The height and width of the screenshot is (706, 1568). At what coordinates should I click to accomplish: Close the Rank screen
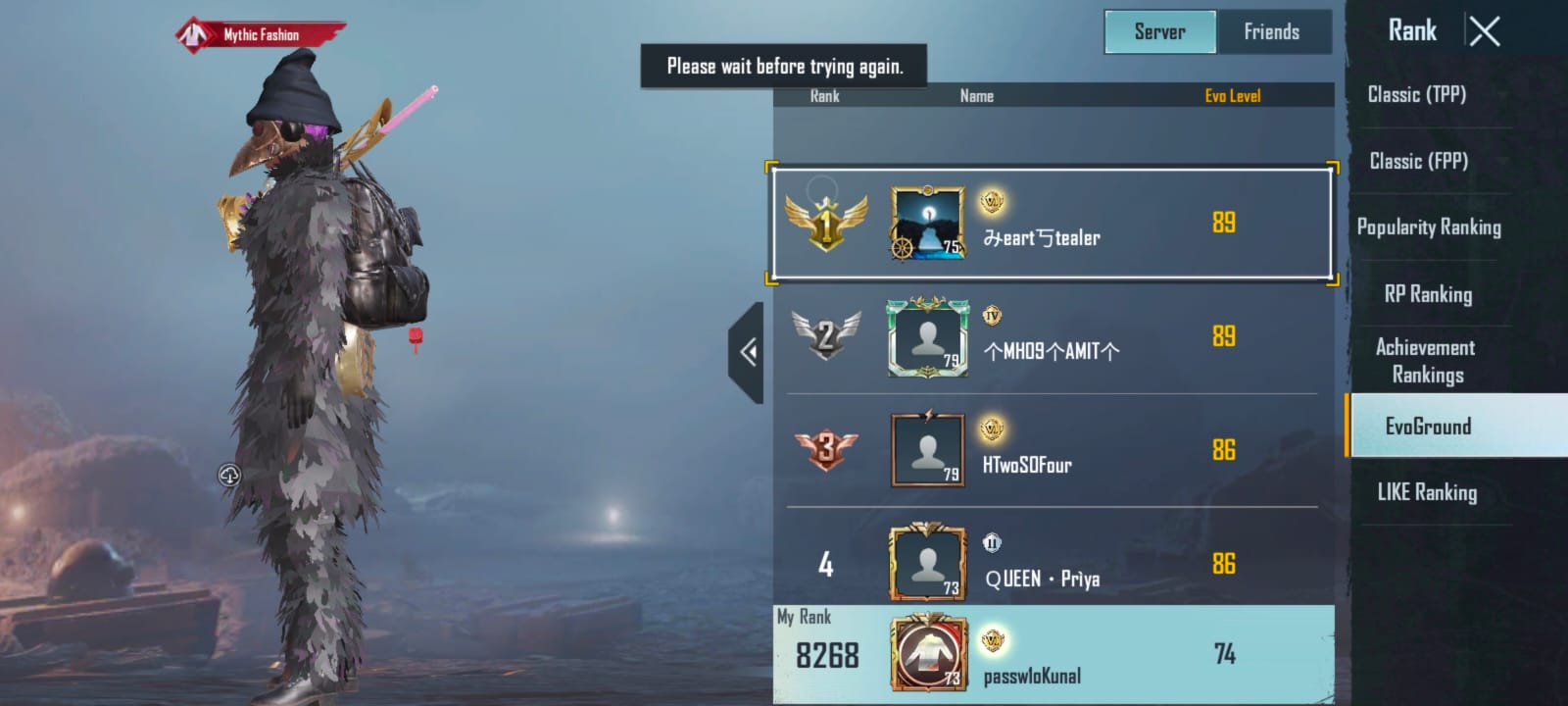tap(1484, 32)
